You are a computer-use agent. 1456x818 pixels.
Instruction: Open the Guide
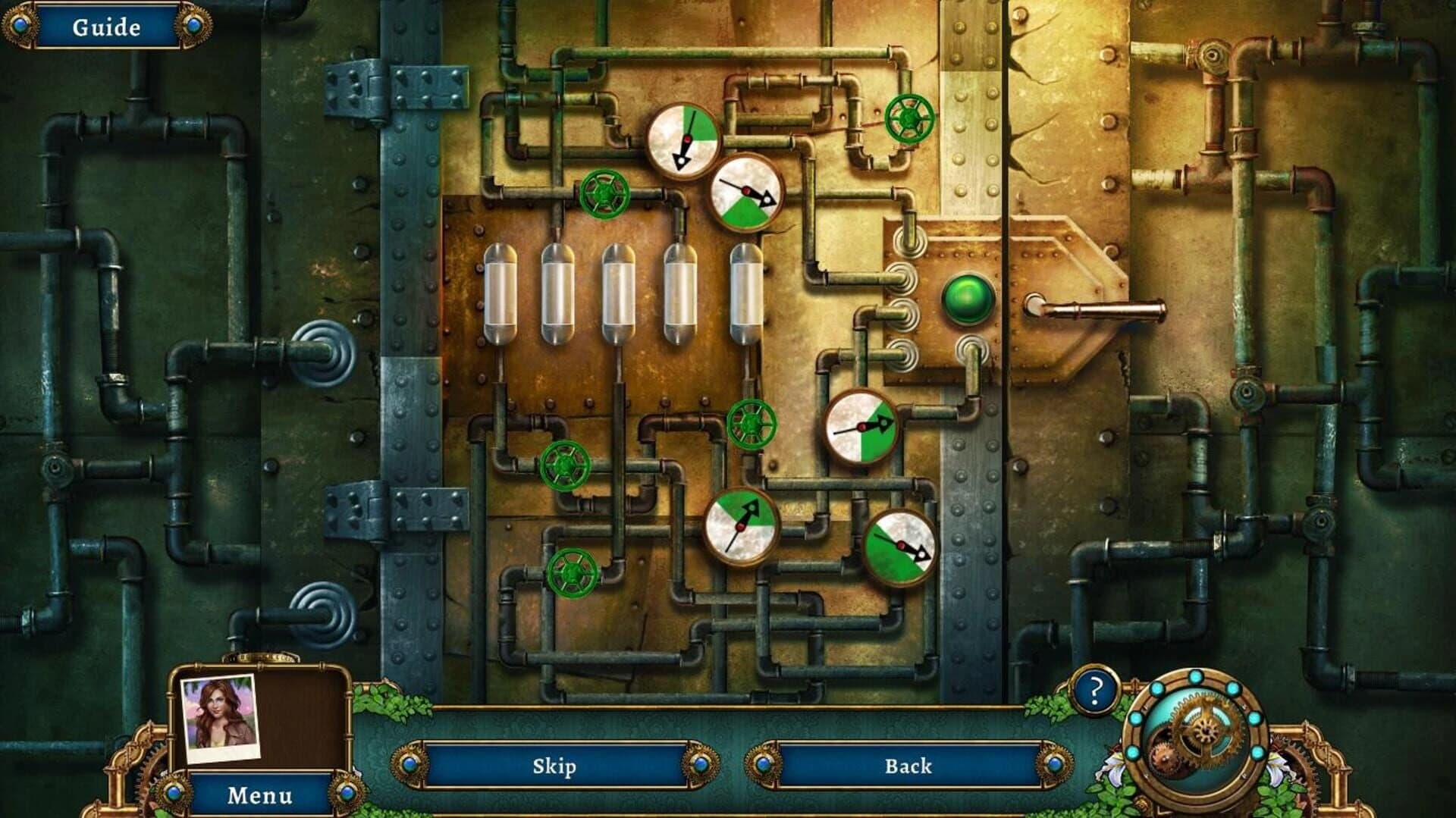(106, 26)
